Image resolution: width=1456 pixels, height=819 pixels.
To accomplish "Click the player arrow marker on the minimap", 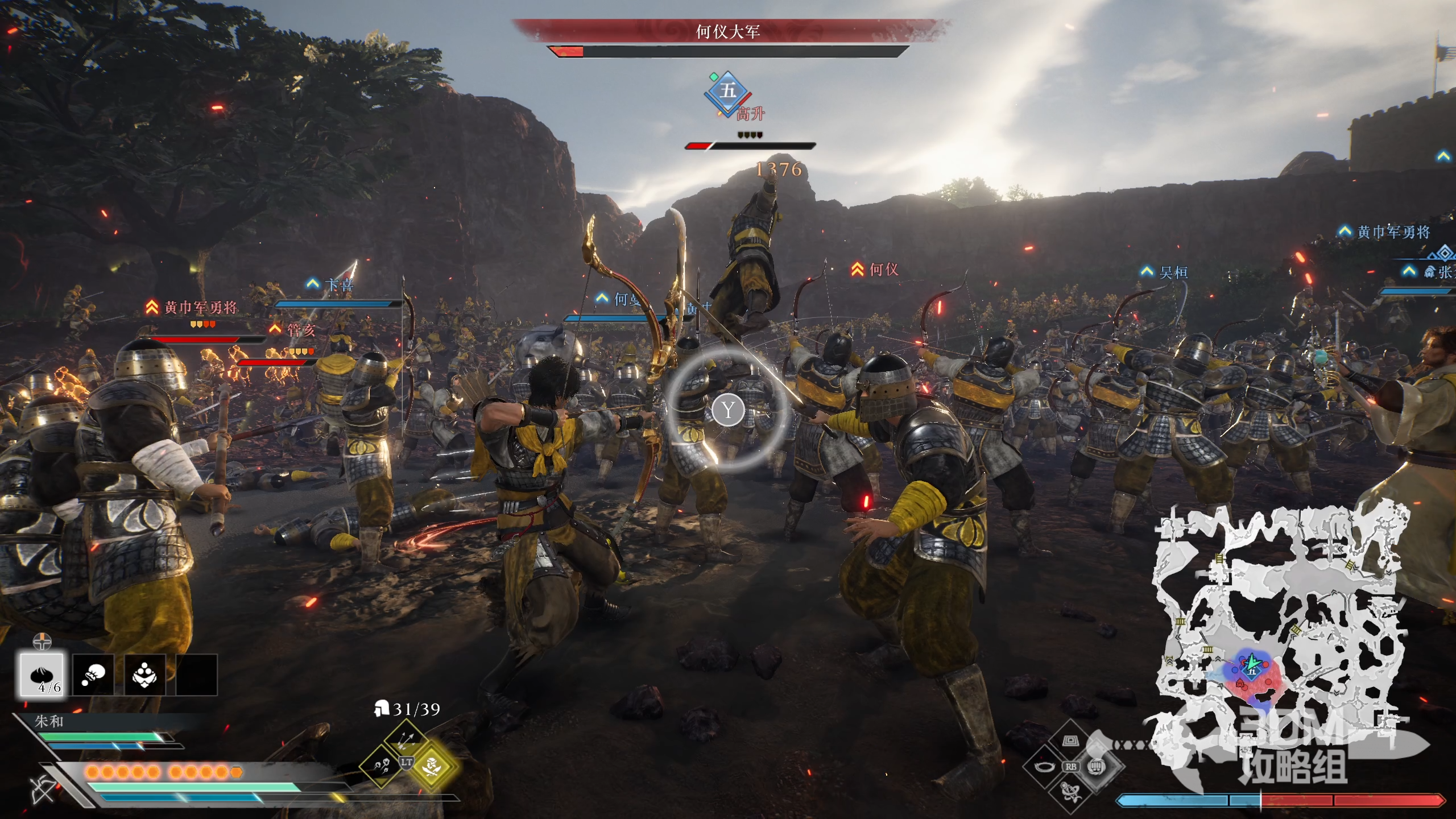I will tap(1251, 663).
